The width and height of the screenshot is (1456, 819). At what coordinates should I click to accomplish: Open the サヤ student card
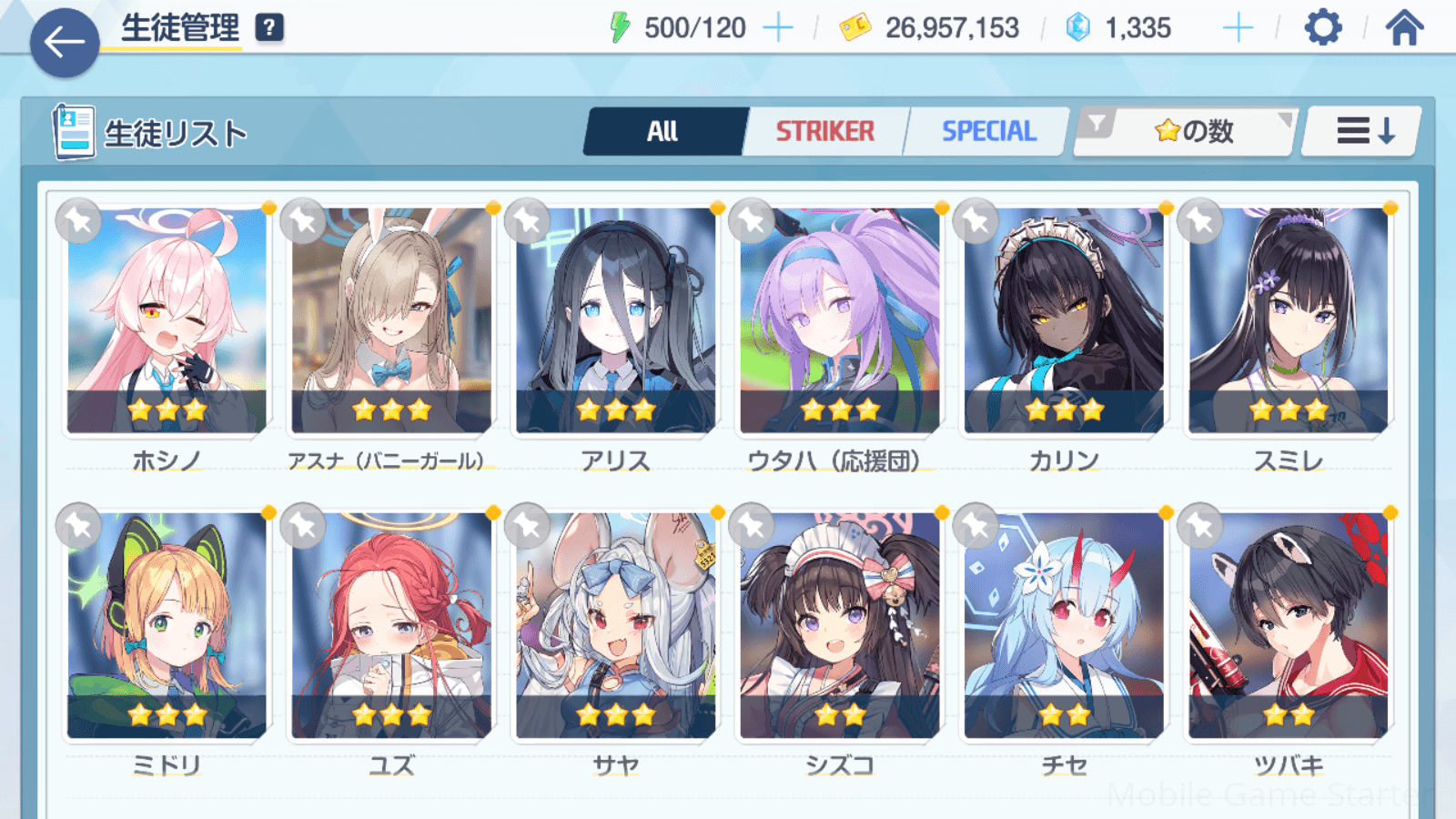tap(615, 625)
